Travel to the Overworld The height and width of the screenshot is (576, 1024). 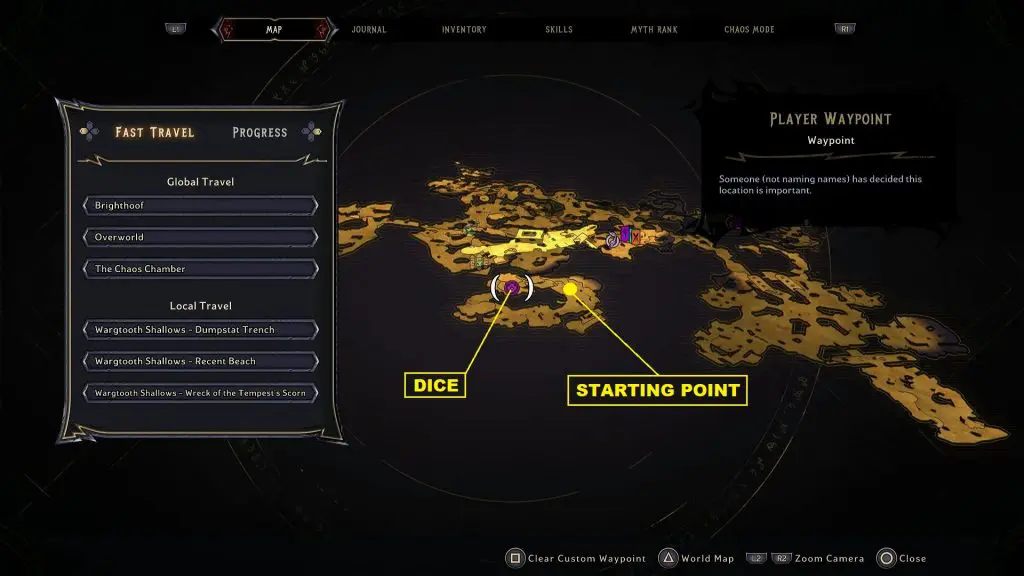coord(200,238)
